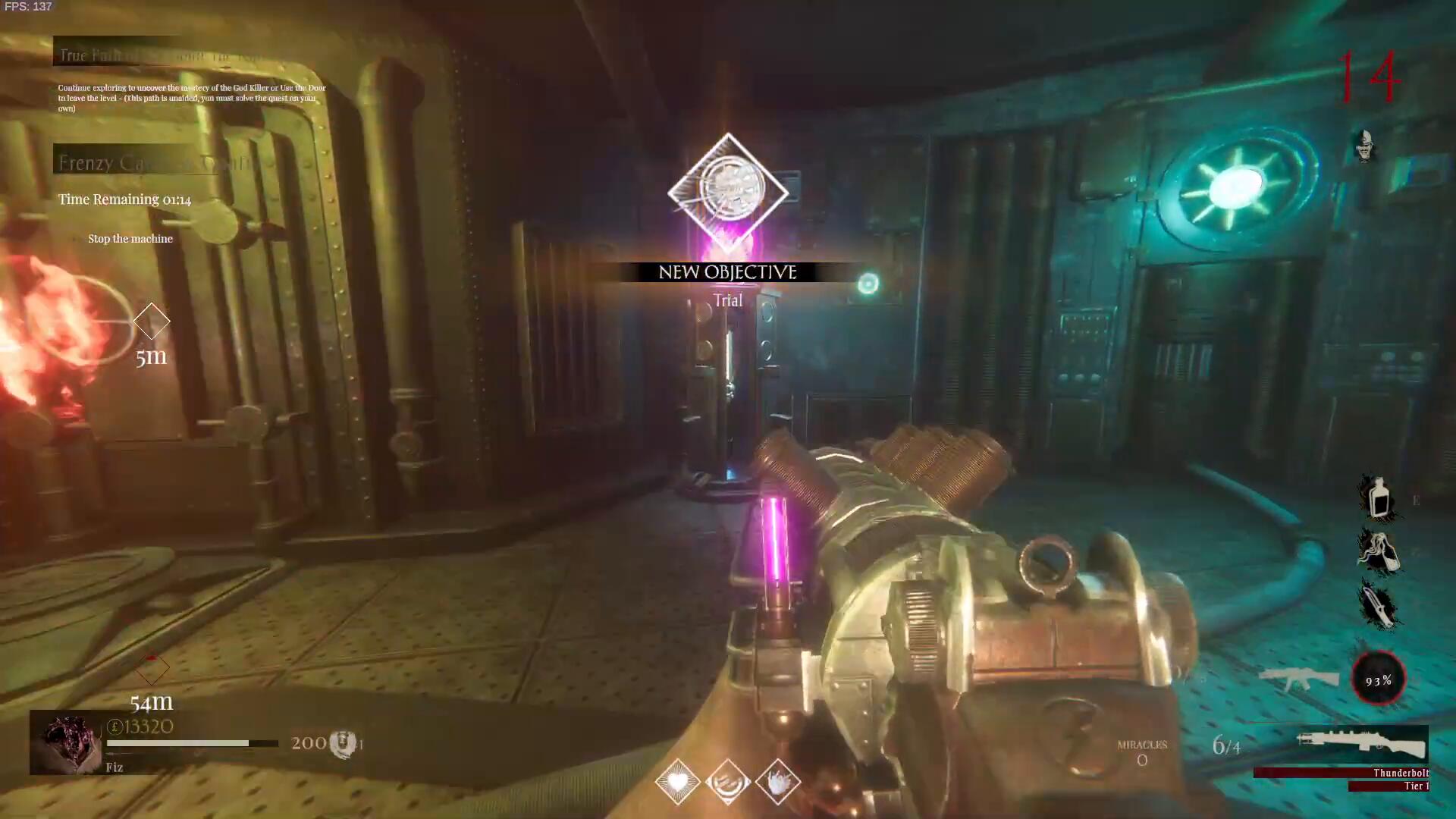The width and height of the screenshot is (1456, 819).
Task: Click the shield armor icon beside 200
Action: [343, 743]
